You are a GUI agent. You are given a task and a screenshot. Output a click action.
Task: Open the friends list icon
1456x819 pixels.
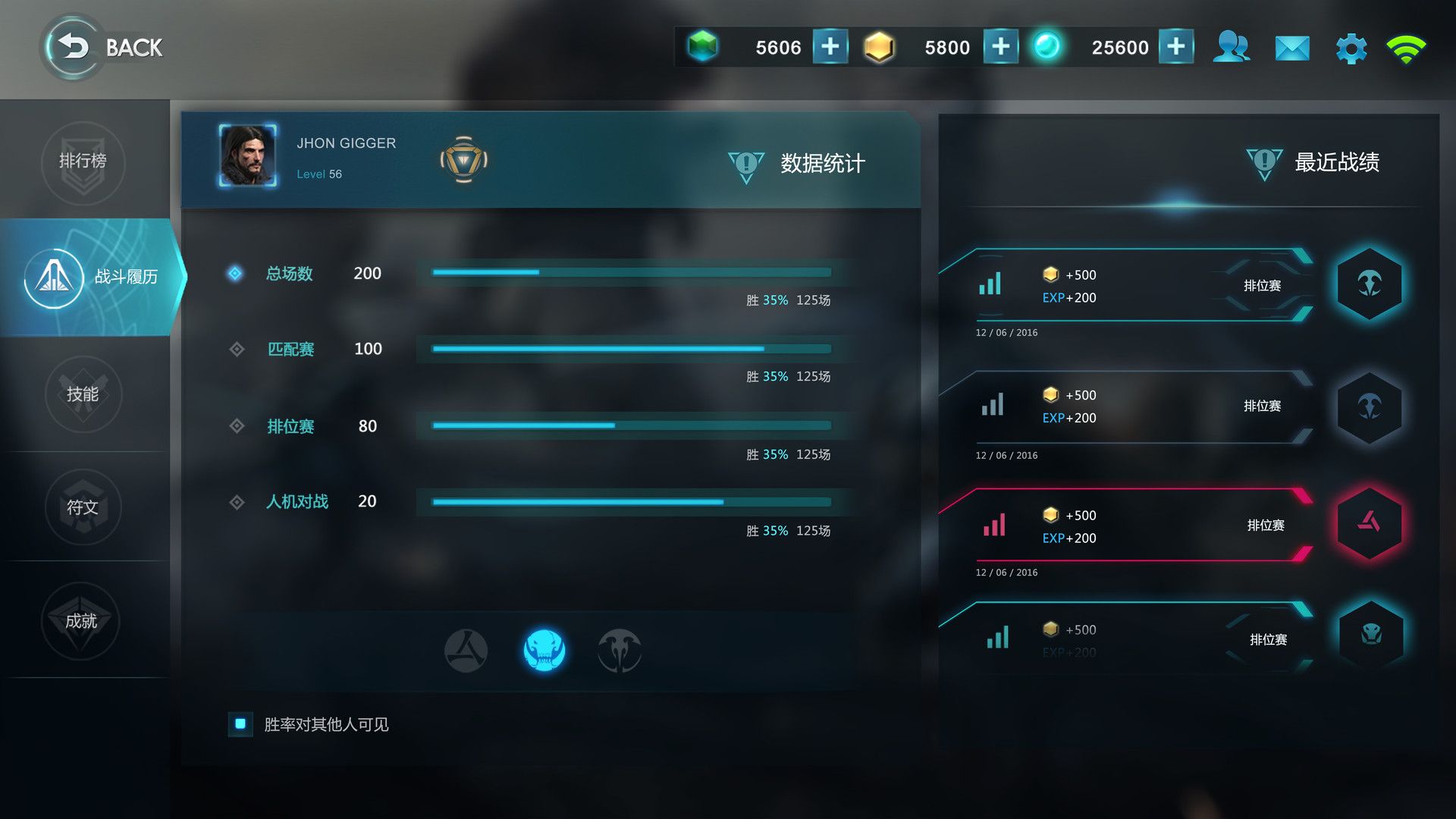tap(1231, 47)
